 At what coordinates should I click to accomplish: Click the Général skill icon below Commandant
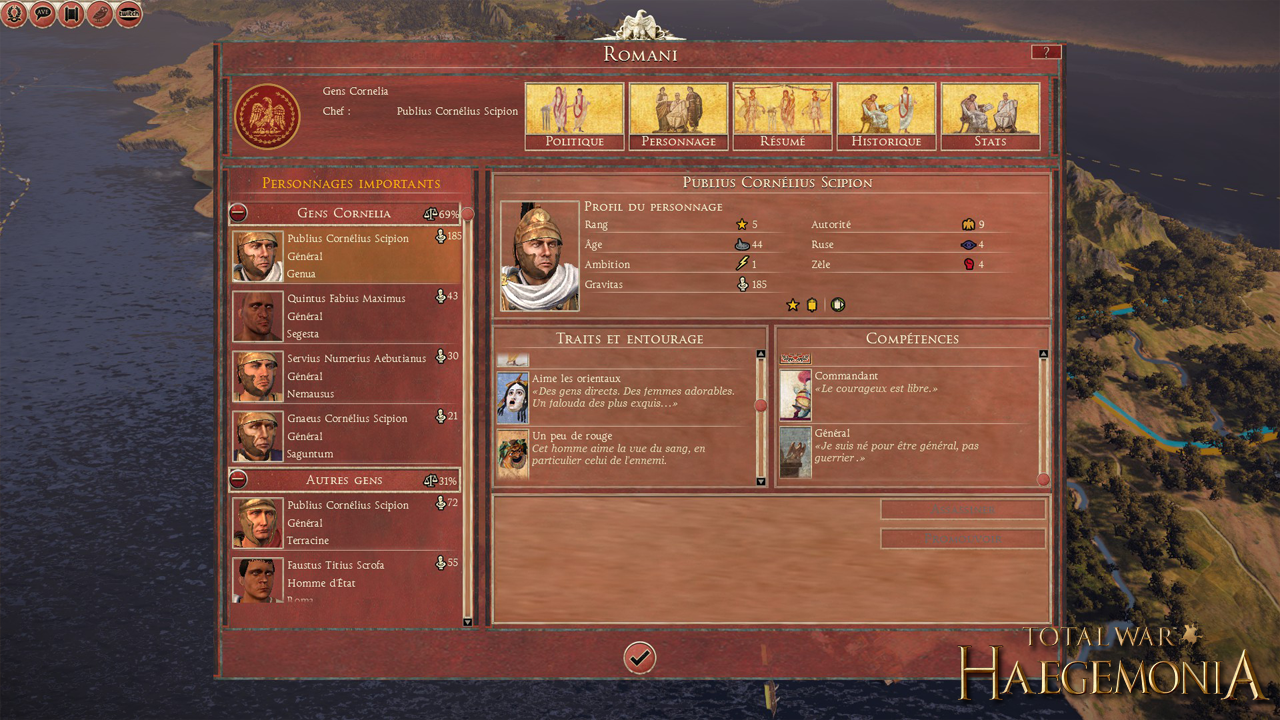(x=795, y=452)
